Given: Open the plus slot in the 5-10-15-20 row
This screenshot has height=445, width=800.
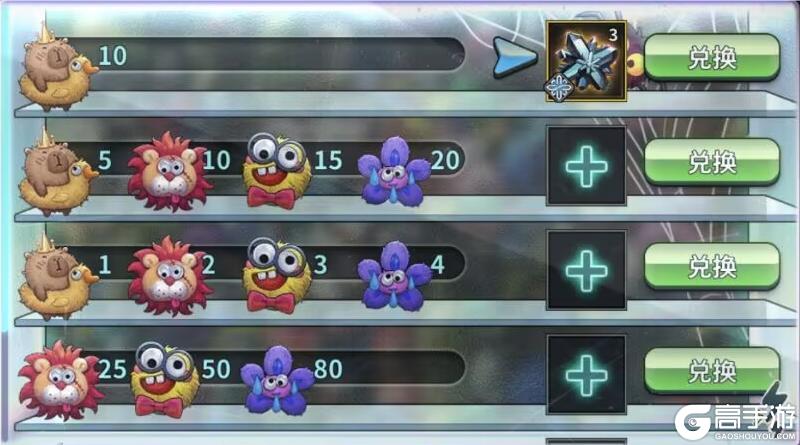Looking at the screenshot, I should [x=586, y=166].
